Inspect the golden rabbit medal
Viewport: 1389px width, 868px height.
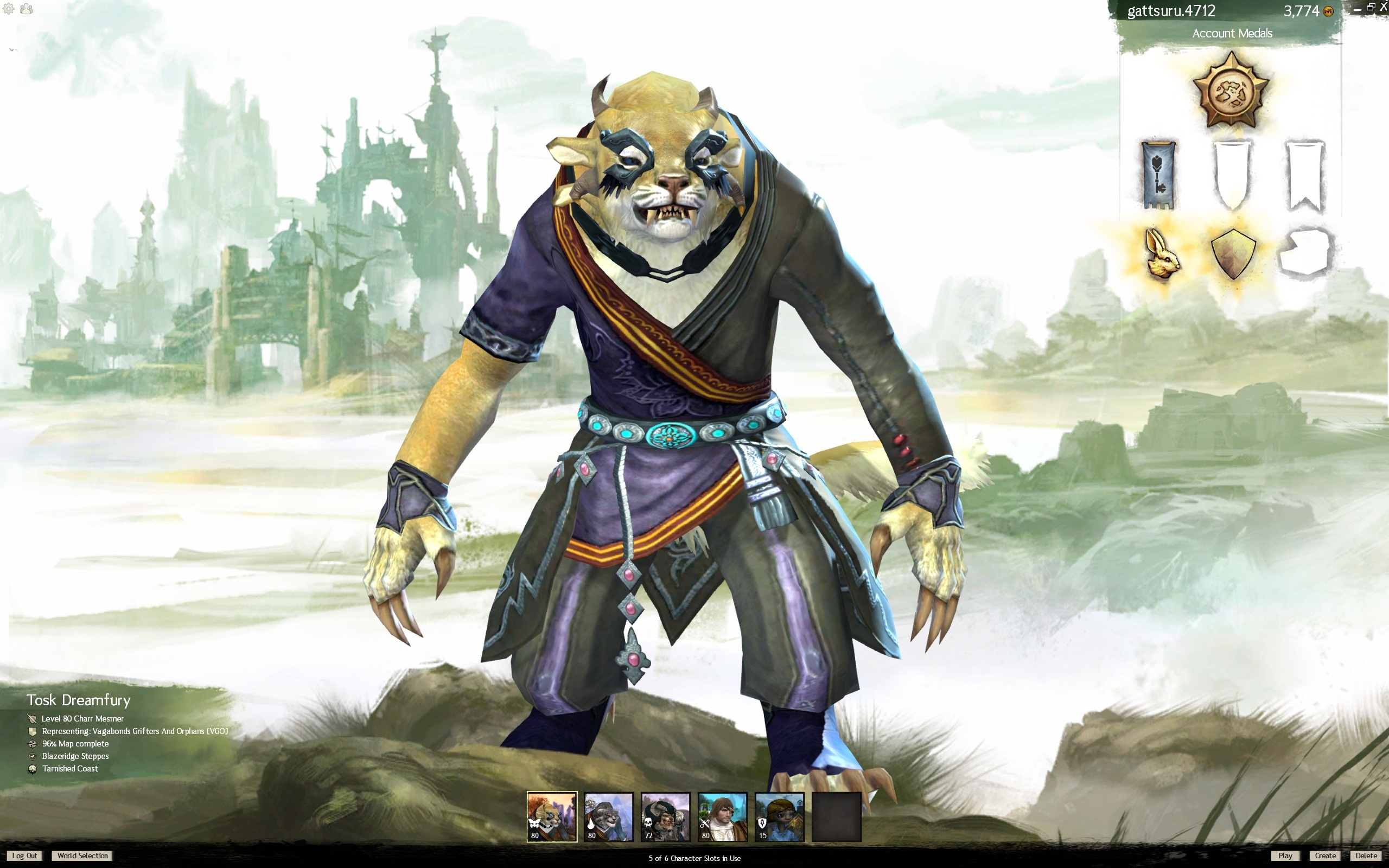pos(1161,254)
